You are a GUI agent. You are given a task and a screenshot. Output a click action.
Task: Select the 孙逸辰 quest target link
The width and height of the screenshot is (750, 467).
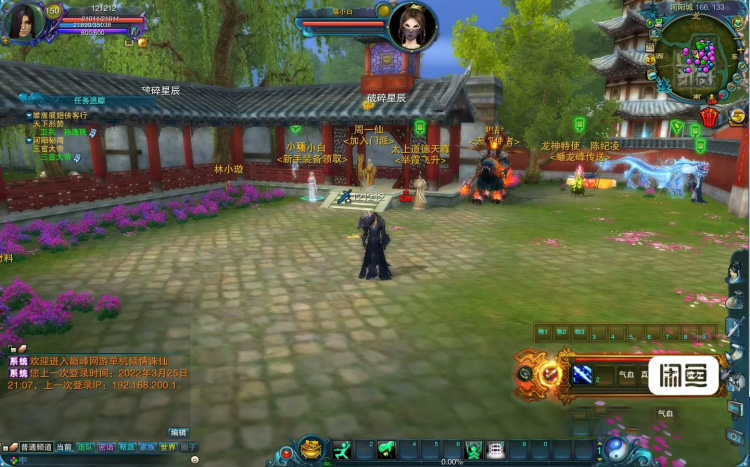(76, 131)
